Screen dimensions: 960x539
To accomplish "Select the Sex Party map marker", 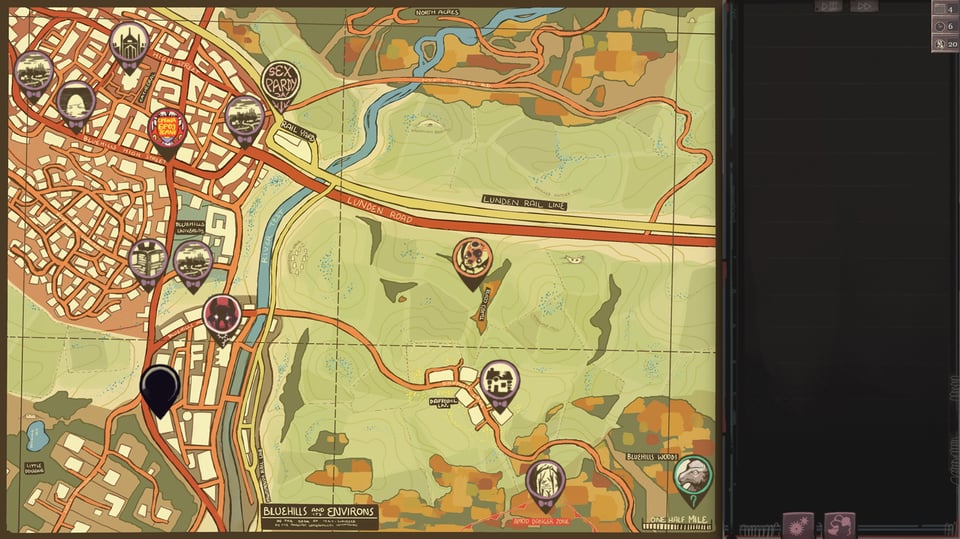I will pos(280,83).
